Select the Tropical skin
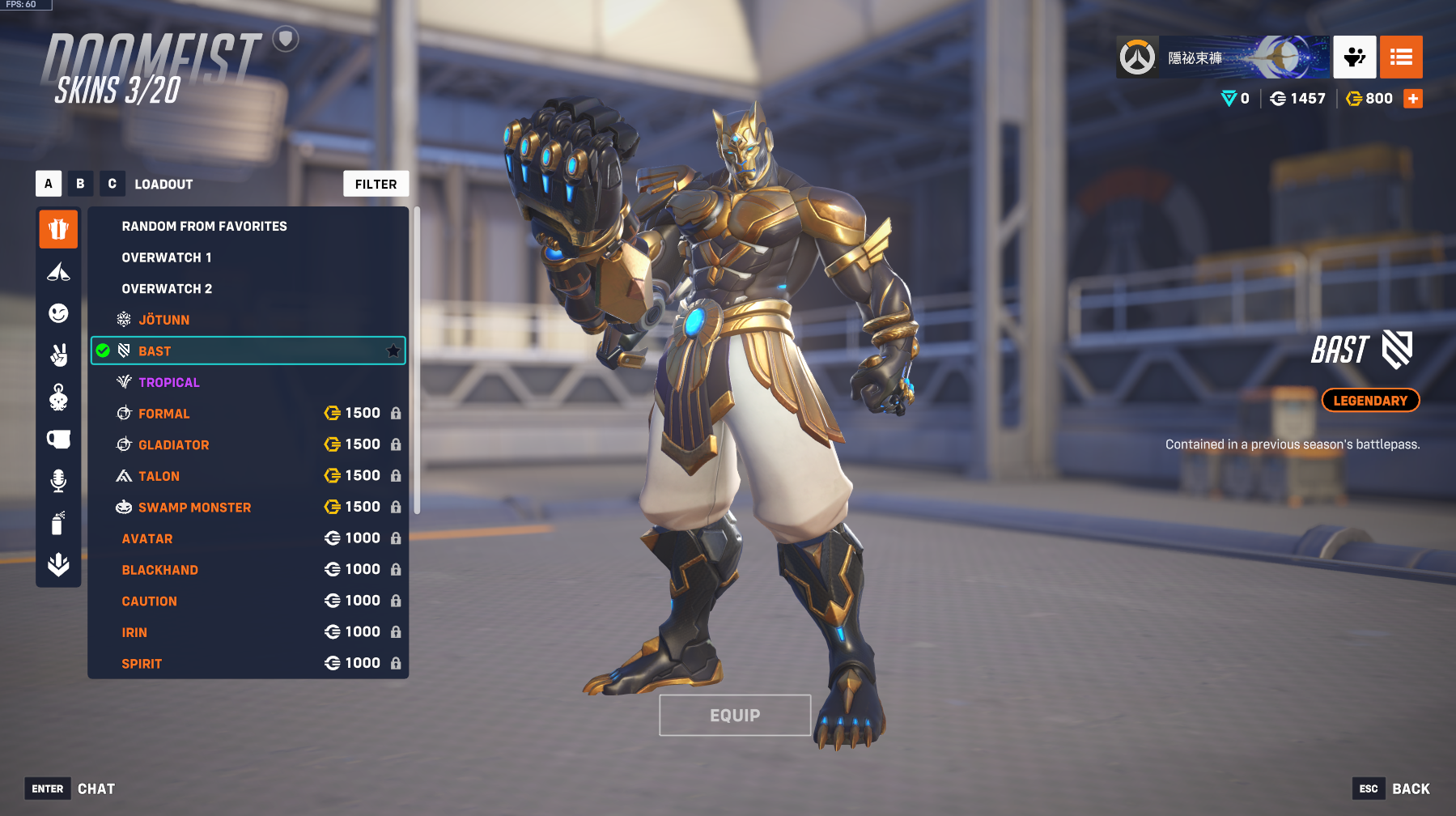 click(x=168, y=382)
